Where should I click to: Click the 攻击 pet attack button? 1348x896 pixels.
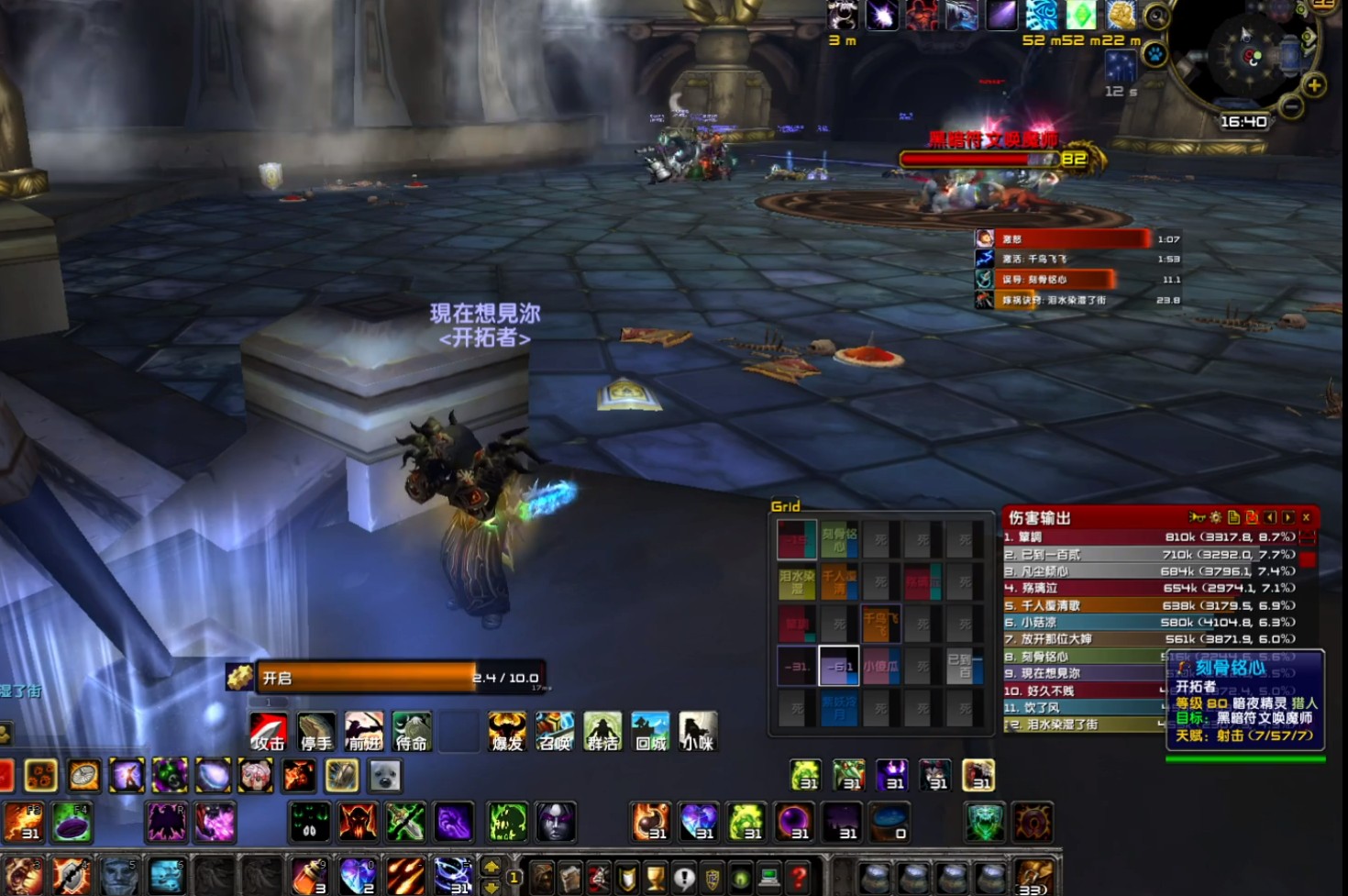point(269,732)
